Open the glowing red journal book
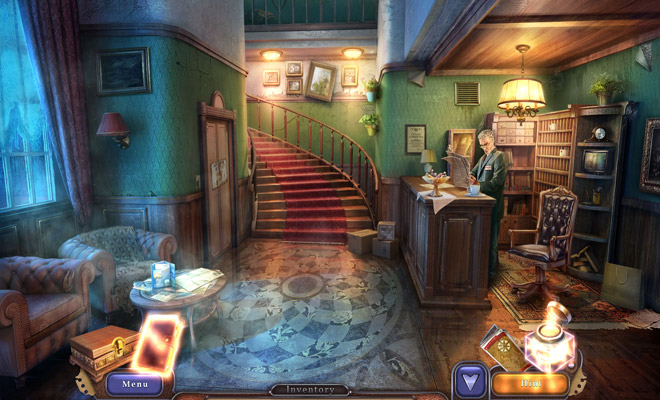This screenshot has width=660, height=400. click(162, 342)
